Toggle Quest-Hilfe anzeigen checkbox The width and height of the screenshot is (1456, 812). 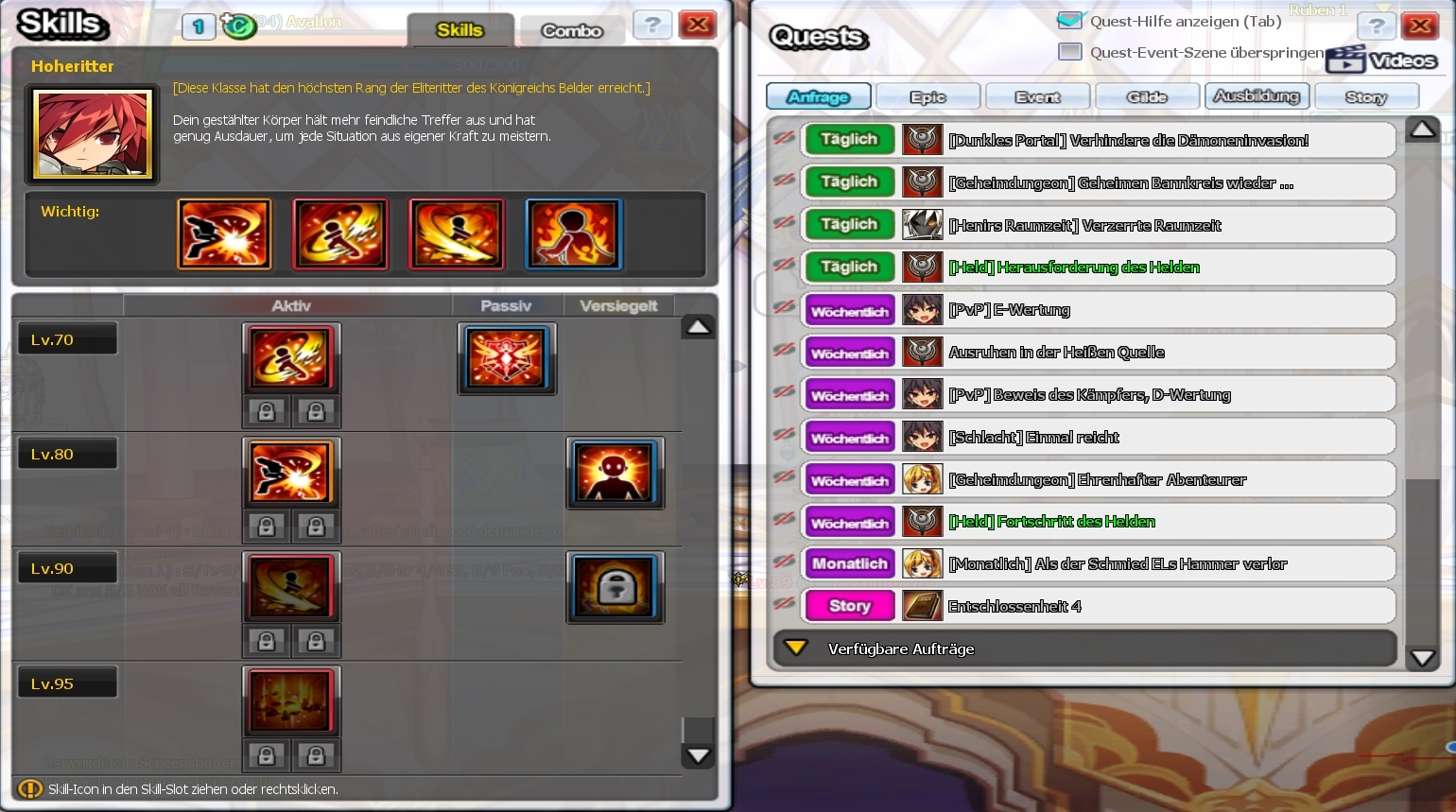pyautogui.click(x=1069, y=21)
